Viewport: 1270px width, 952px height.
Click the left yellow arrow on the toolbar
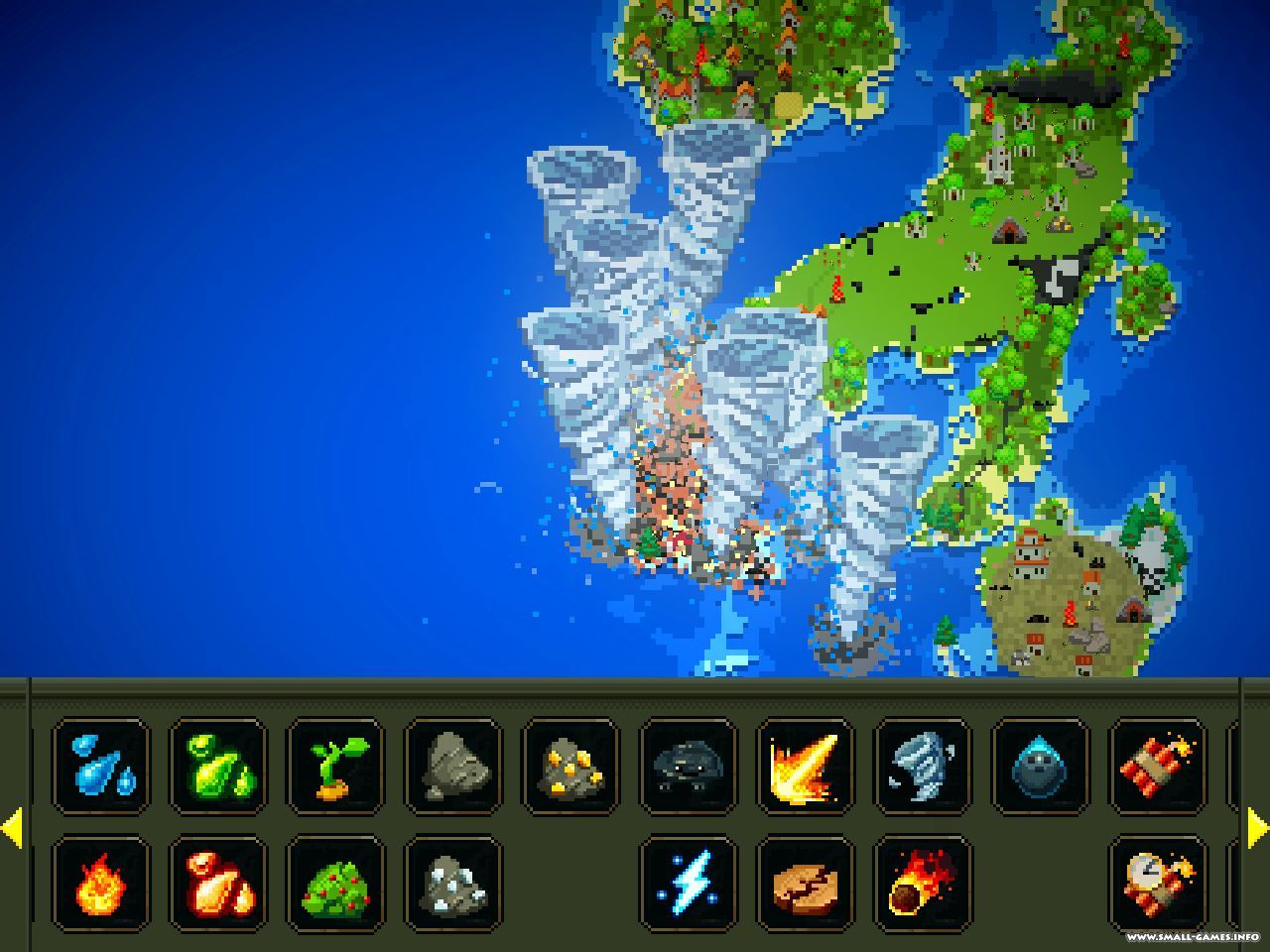click(12, 828)
